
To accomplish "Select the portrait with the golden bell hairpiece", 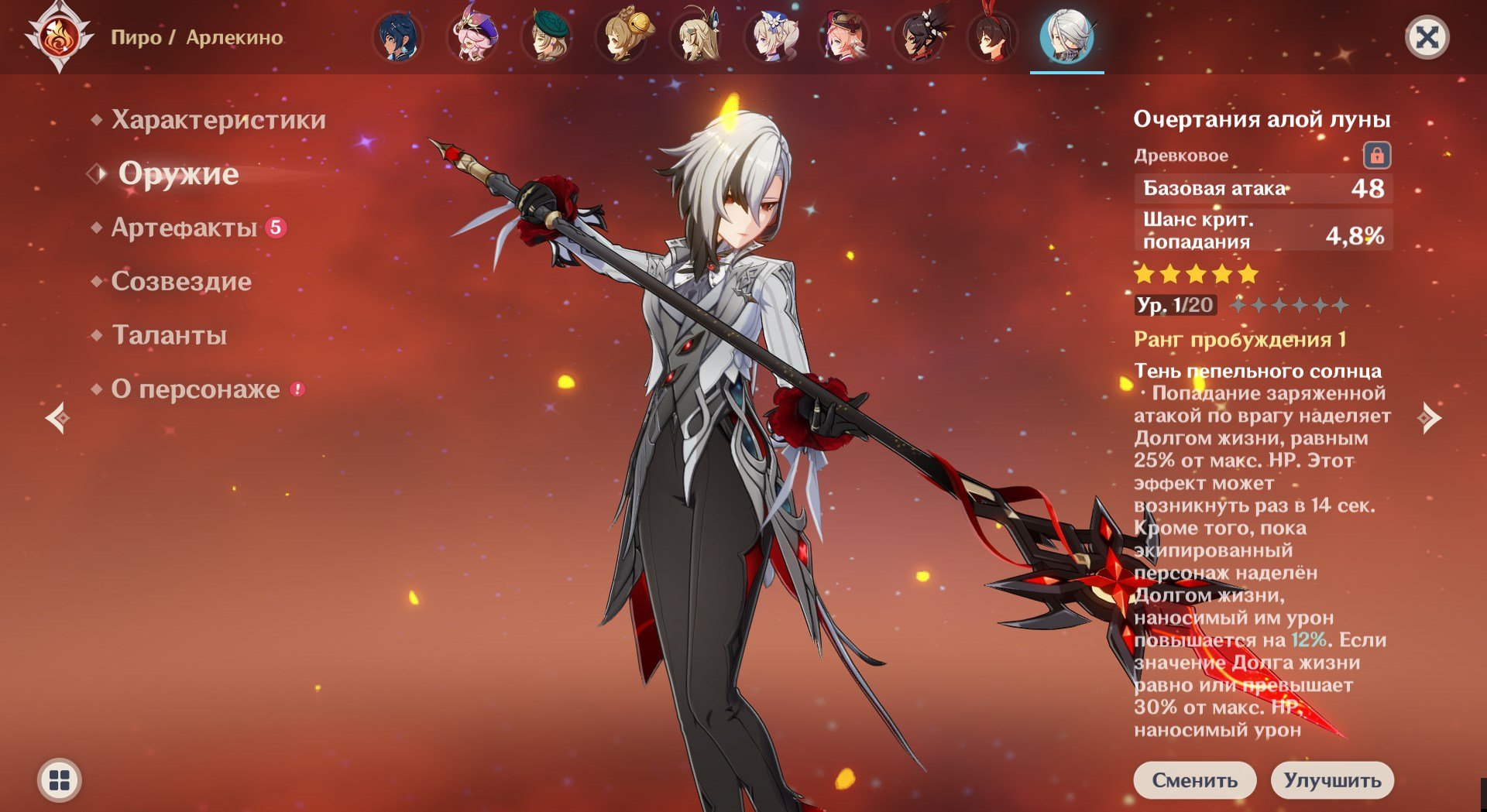I will click(621, 37).
